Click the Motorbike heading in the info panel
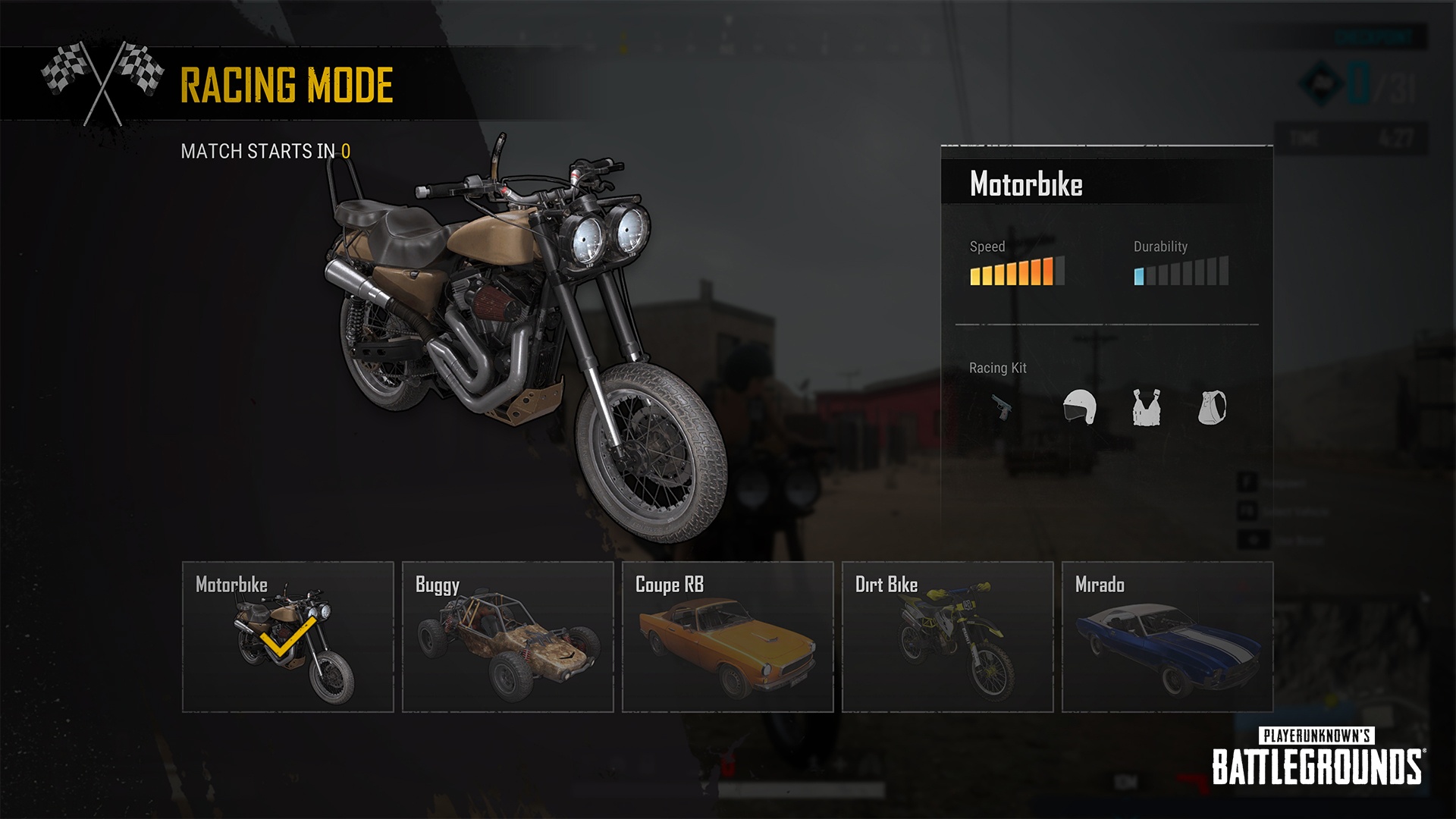This screenshot has width=1456, height=819. pyautogui.click(x=1026, y=184)
